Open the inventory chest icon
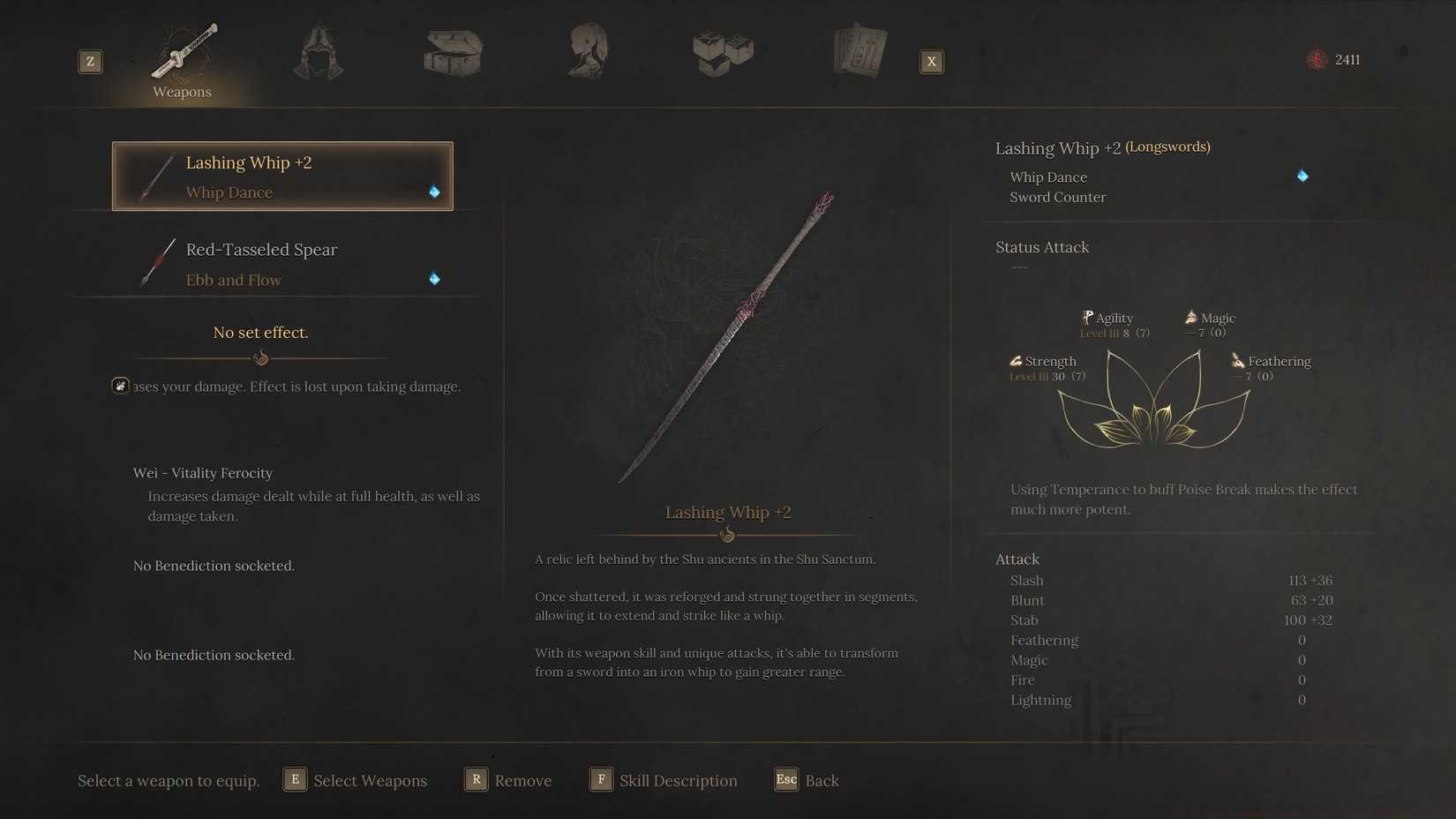1456x819 pixels. click(x=453, y=51)
